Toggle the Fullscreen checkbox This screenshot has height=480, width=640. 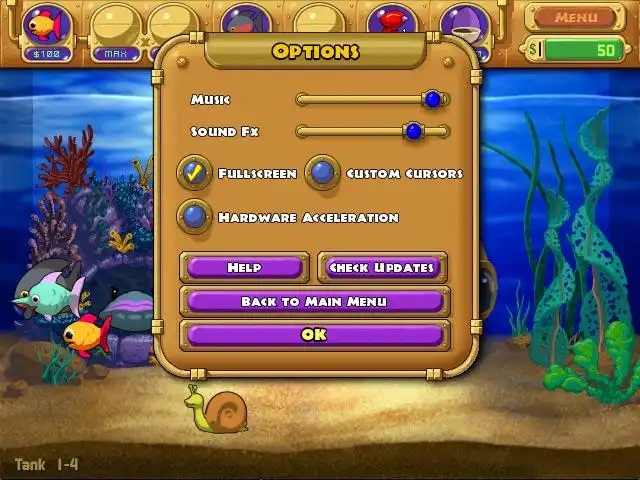(195, 173)
